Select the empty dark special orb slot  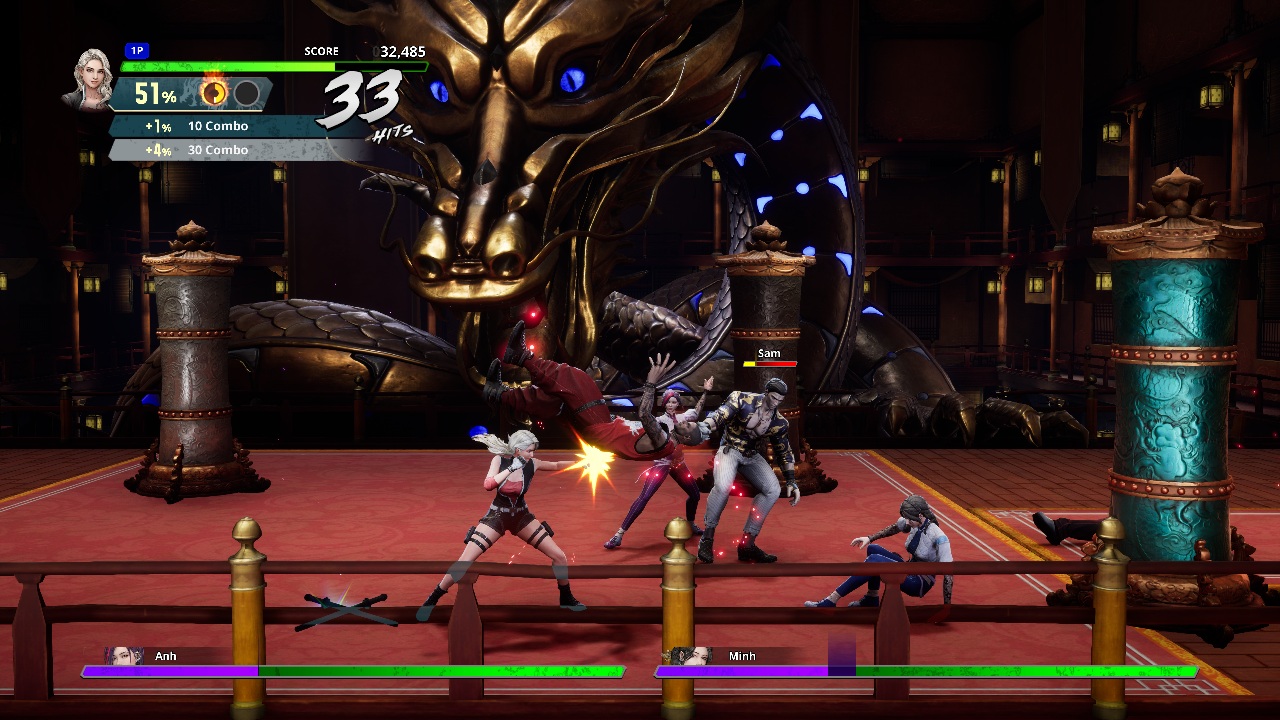click(247, 94)
